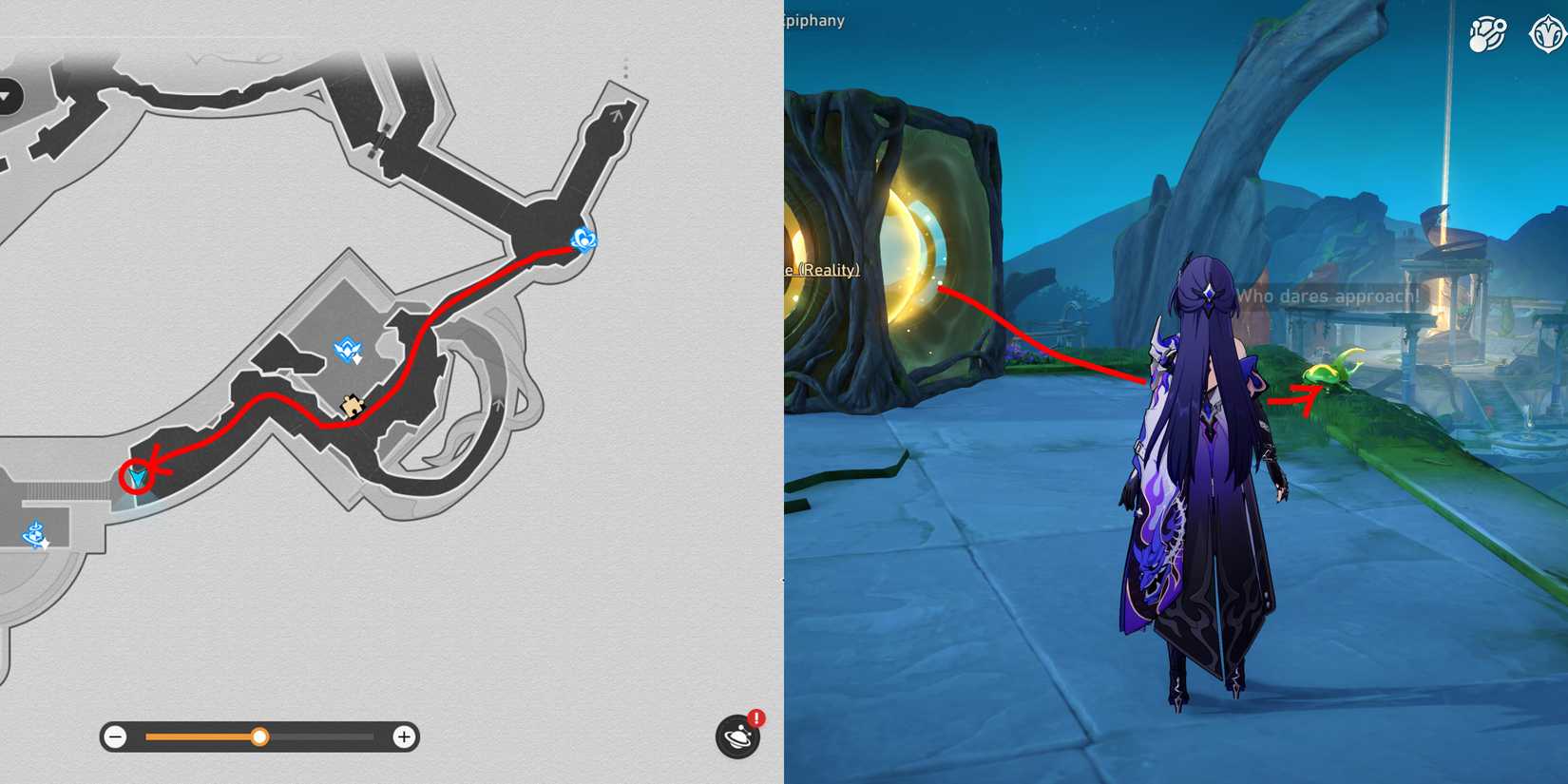This screenshot has height=784, width=1568.
Task: Click the Epiphany area label top of screen
Action: pos(813,20)
